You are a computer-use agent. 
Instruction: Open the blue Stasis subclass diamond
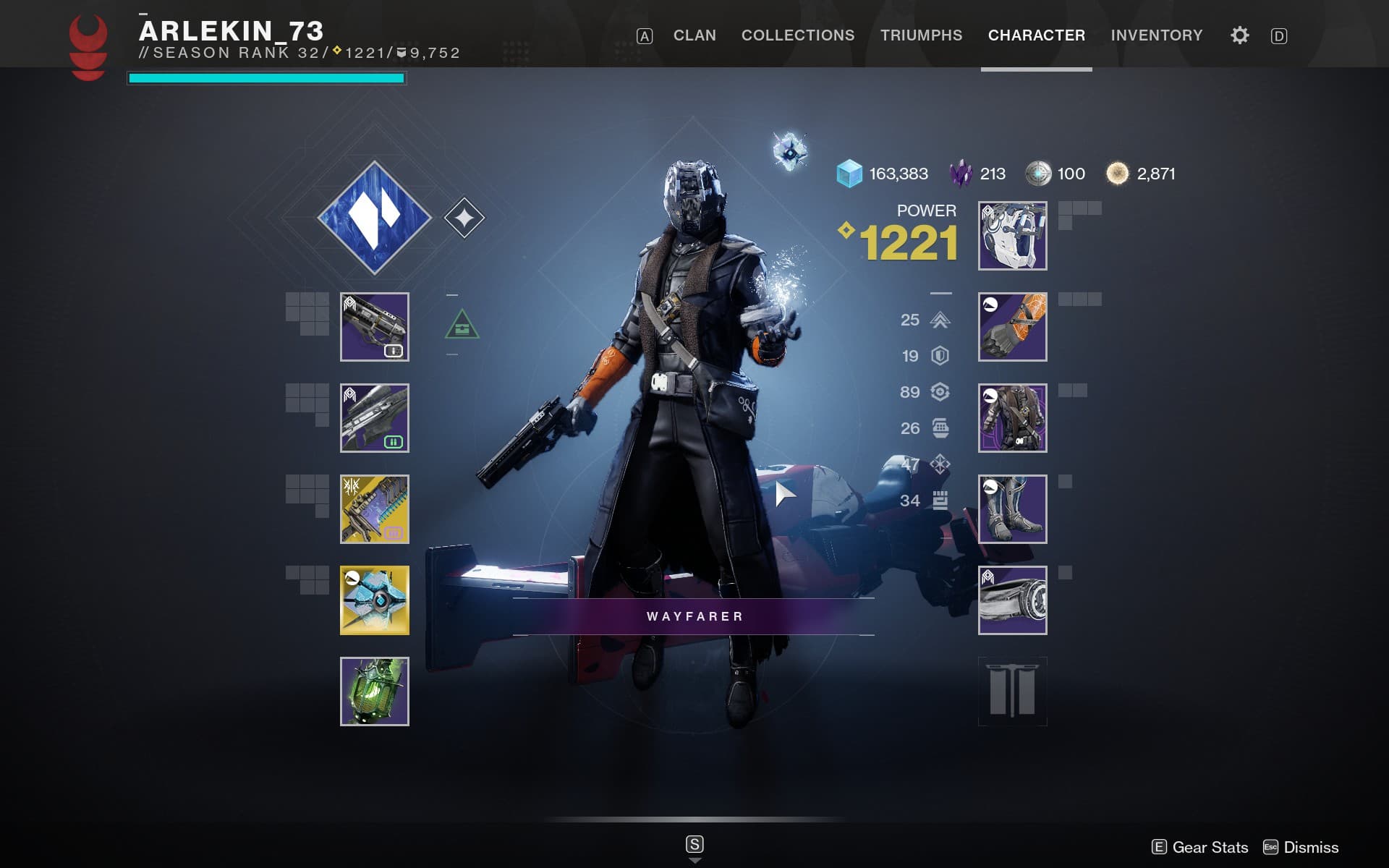[x=374, y=218]
